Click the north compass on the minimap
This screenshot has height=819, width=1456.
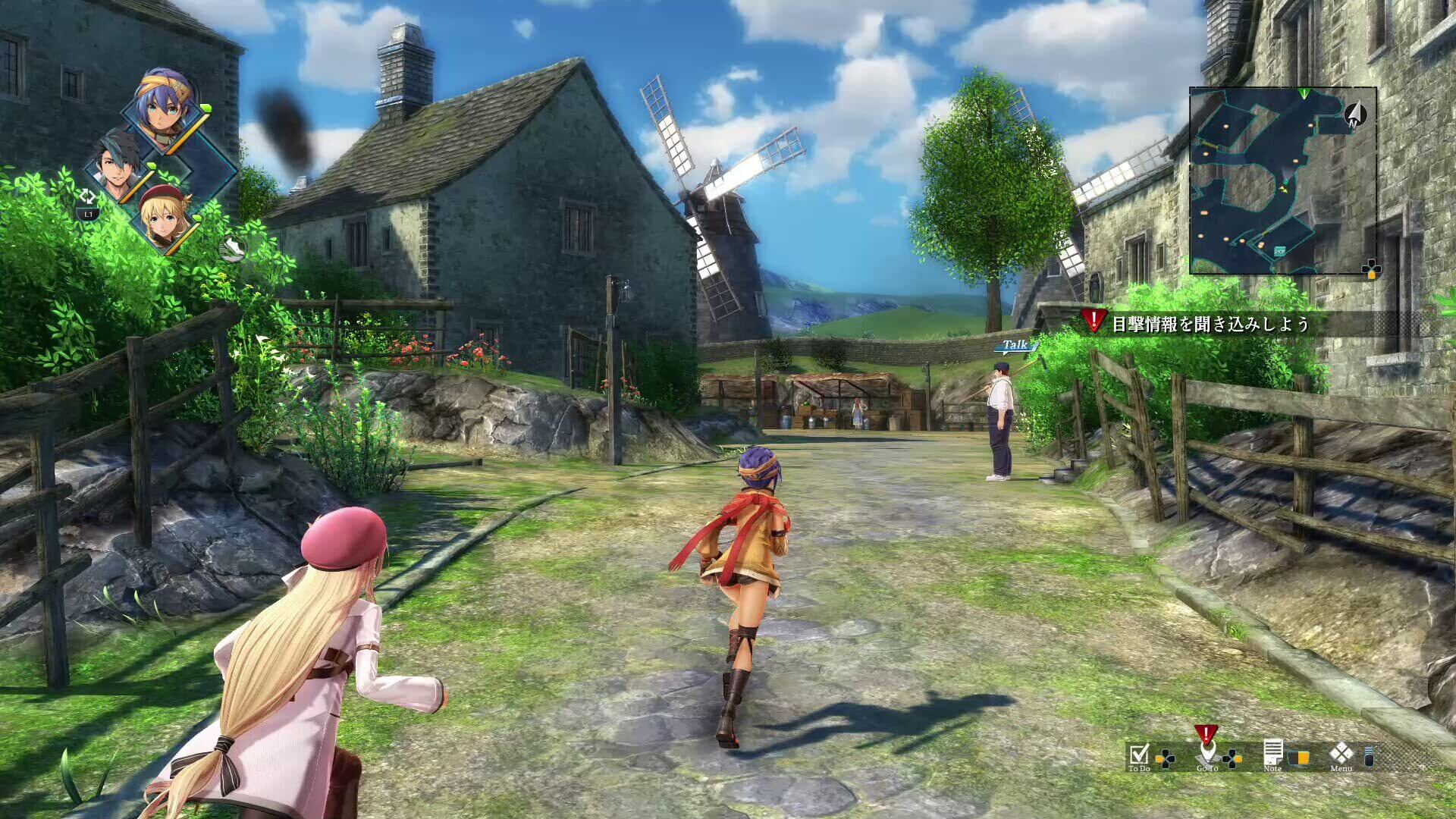[1355, 115]
